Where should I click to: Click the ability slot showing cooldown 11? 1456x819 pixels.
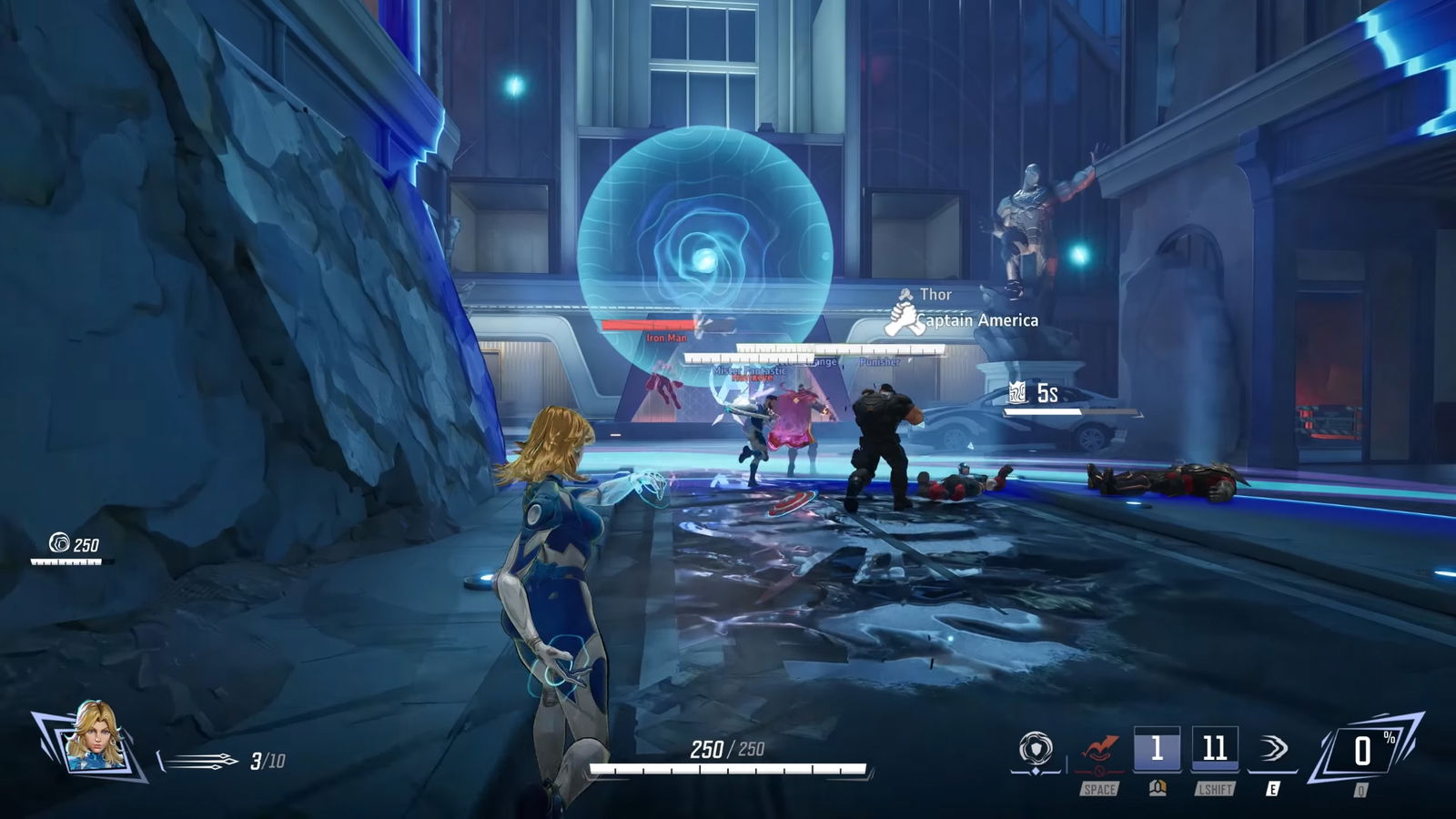(1215, 749)
